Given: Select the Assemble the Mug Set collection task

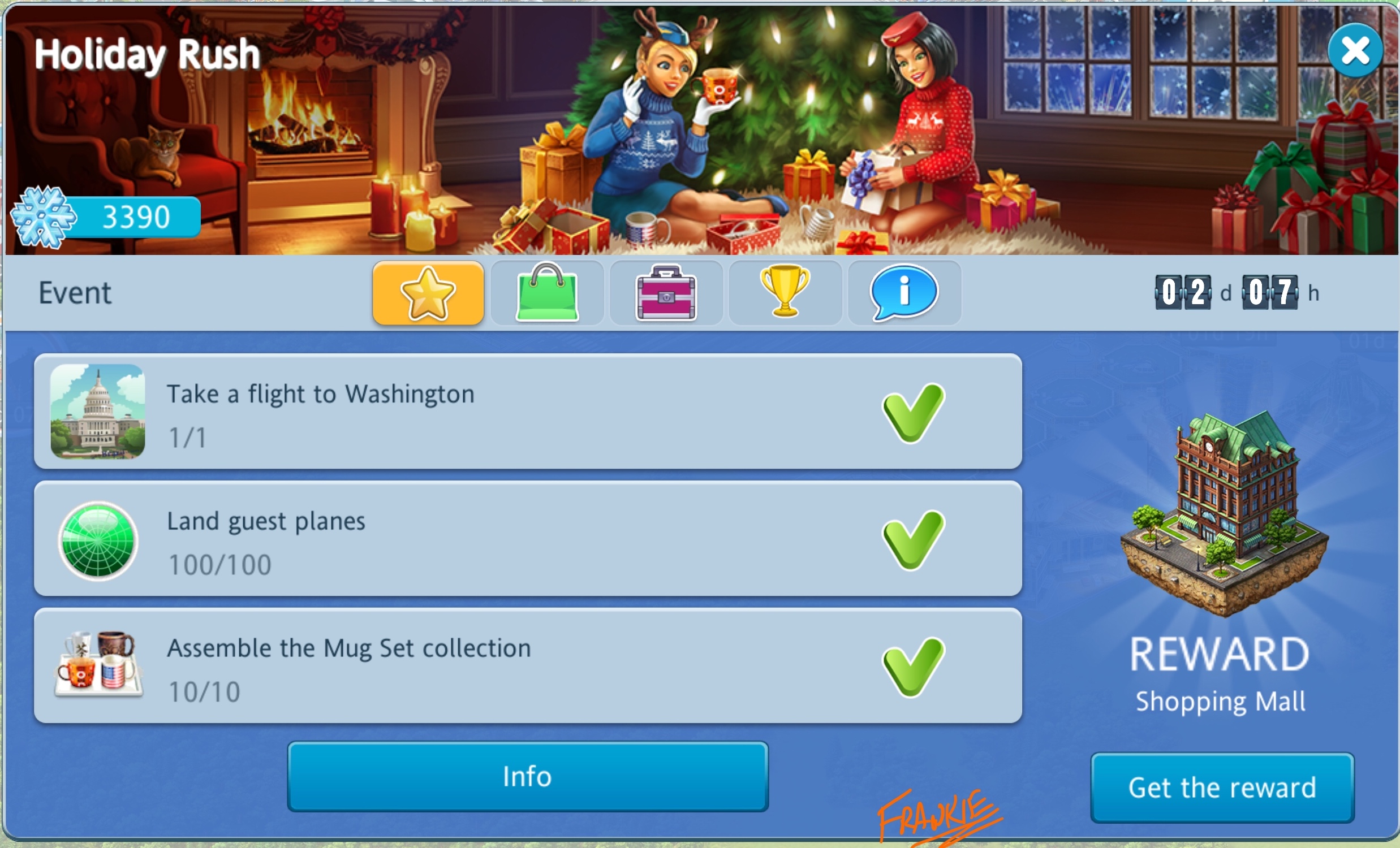Looking at the screenshot, I should [x=527, y=665].
